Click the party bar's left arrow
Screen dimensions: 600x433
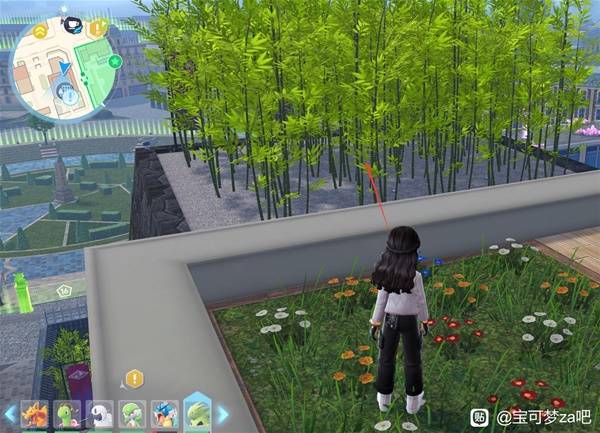10,413
